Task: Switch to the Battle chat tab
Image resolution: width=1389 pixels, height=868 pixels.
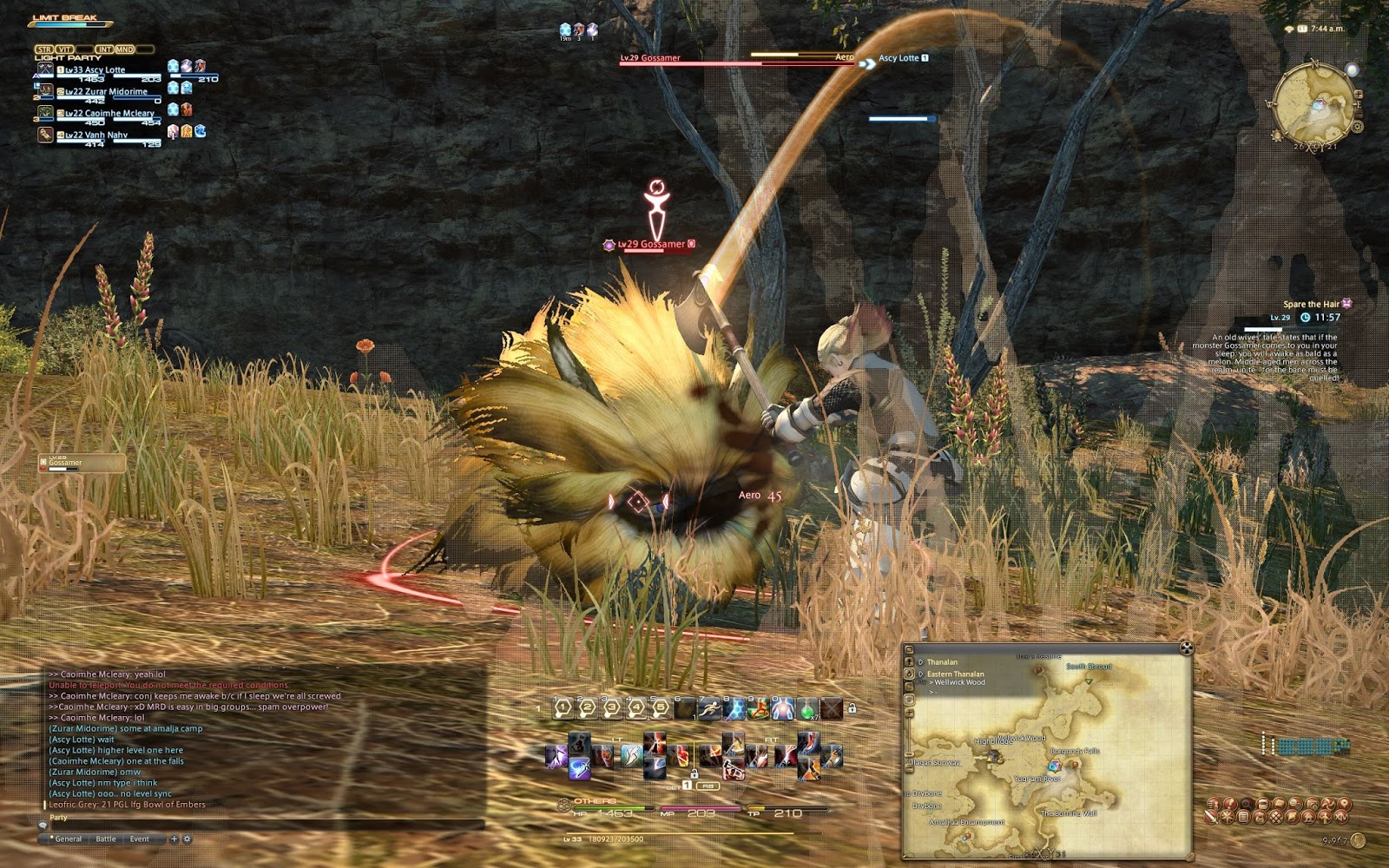Action: coord(106,838)
